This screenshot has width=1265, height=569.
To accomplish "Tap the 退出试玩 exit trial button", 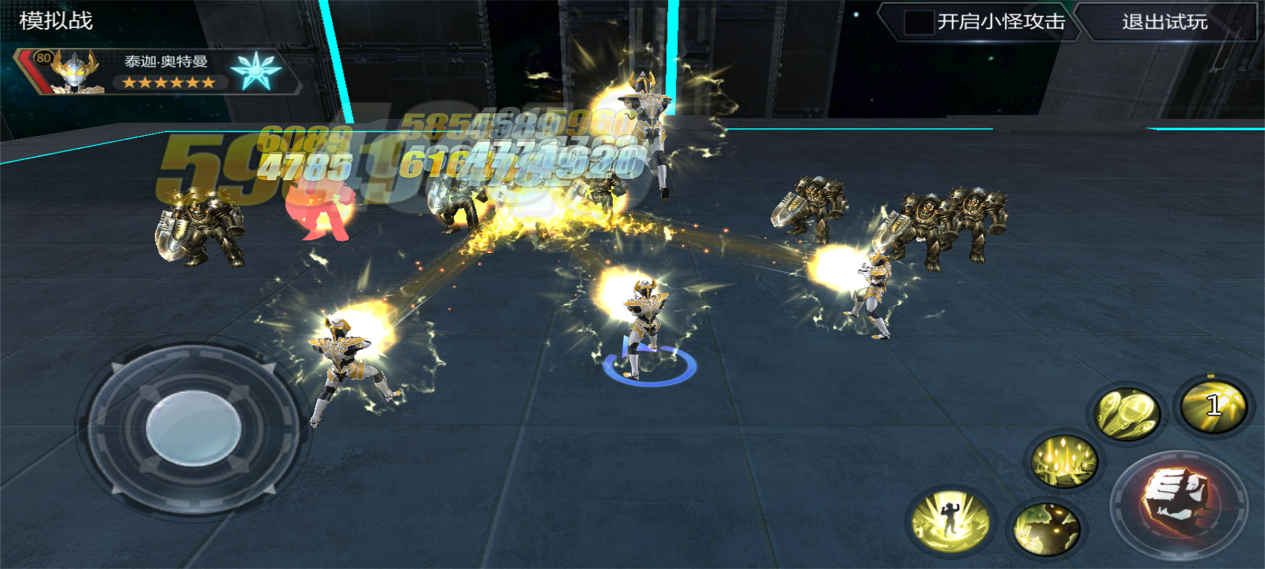I will (x=1164, y=22).
